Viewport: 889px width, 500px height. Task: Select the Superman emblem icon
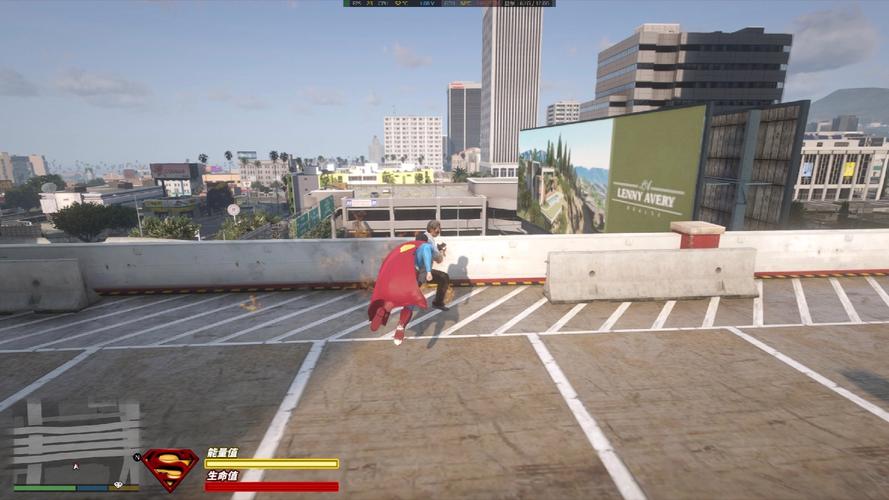(x=171, y=467)
